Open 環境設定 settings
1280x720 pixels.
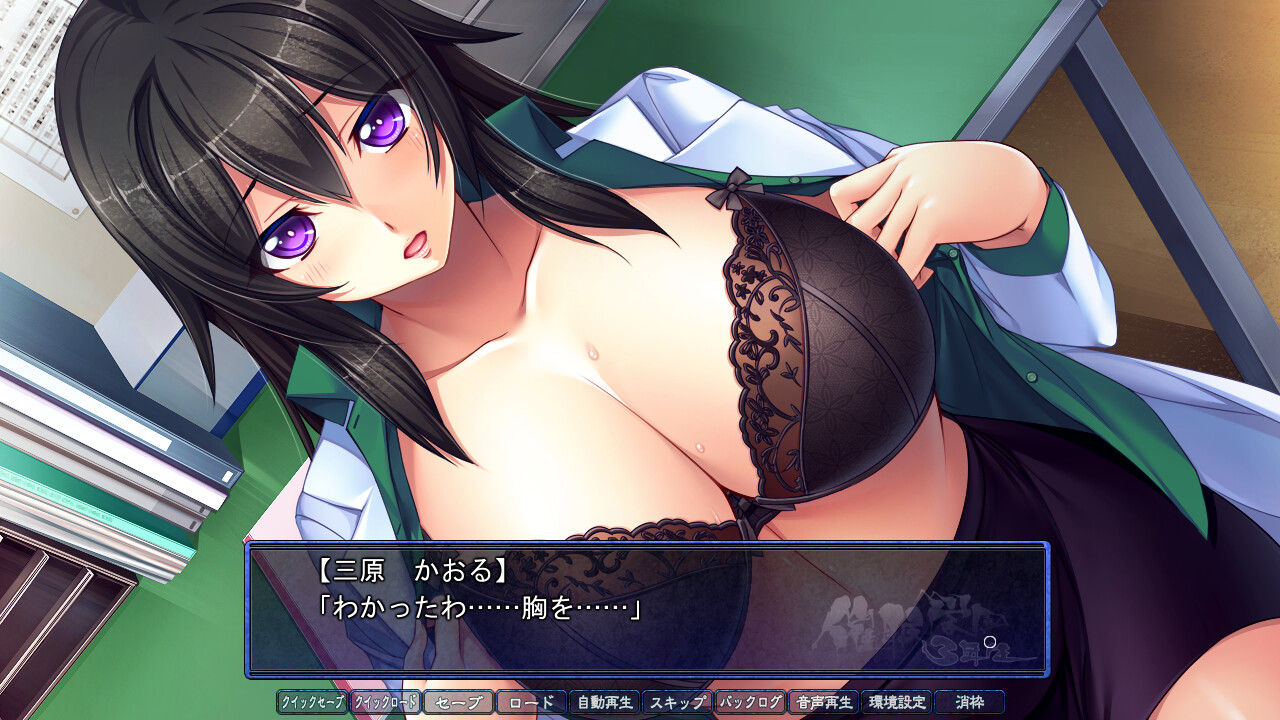[x=896, y=702]
